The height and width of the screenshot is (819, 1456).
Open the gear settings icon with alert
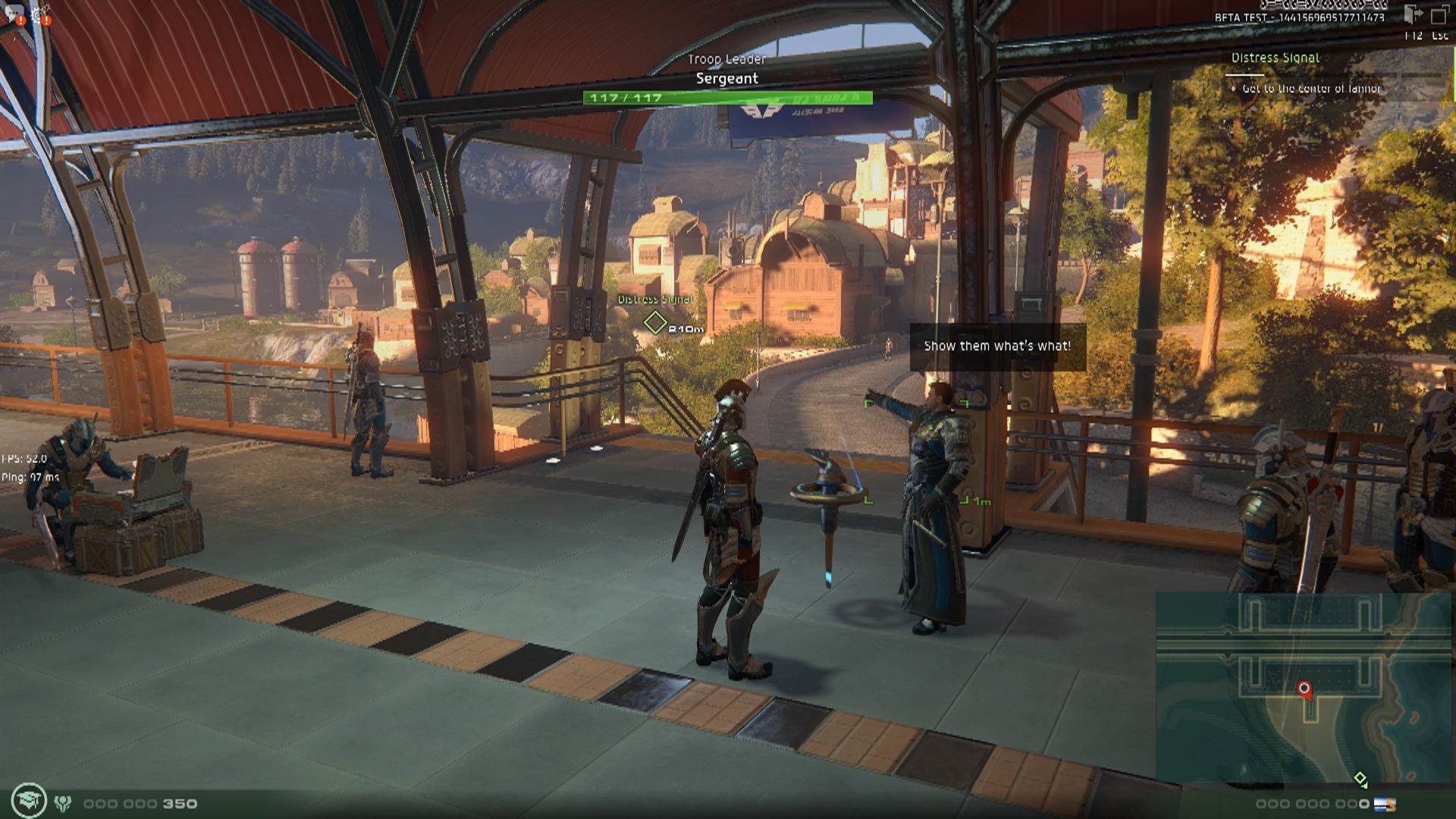(40, 14)
